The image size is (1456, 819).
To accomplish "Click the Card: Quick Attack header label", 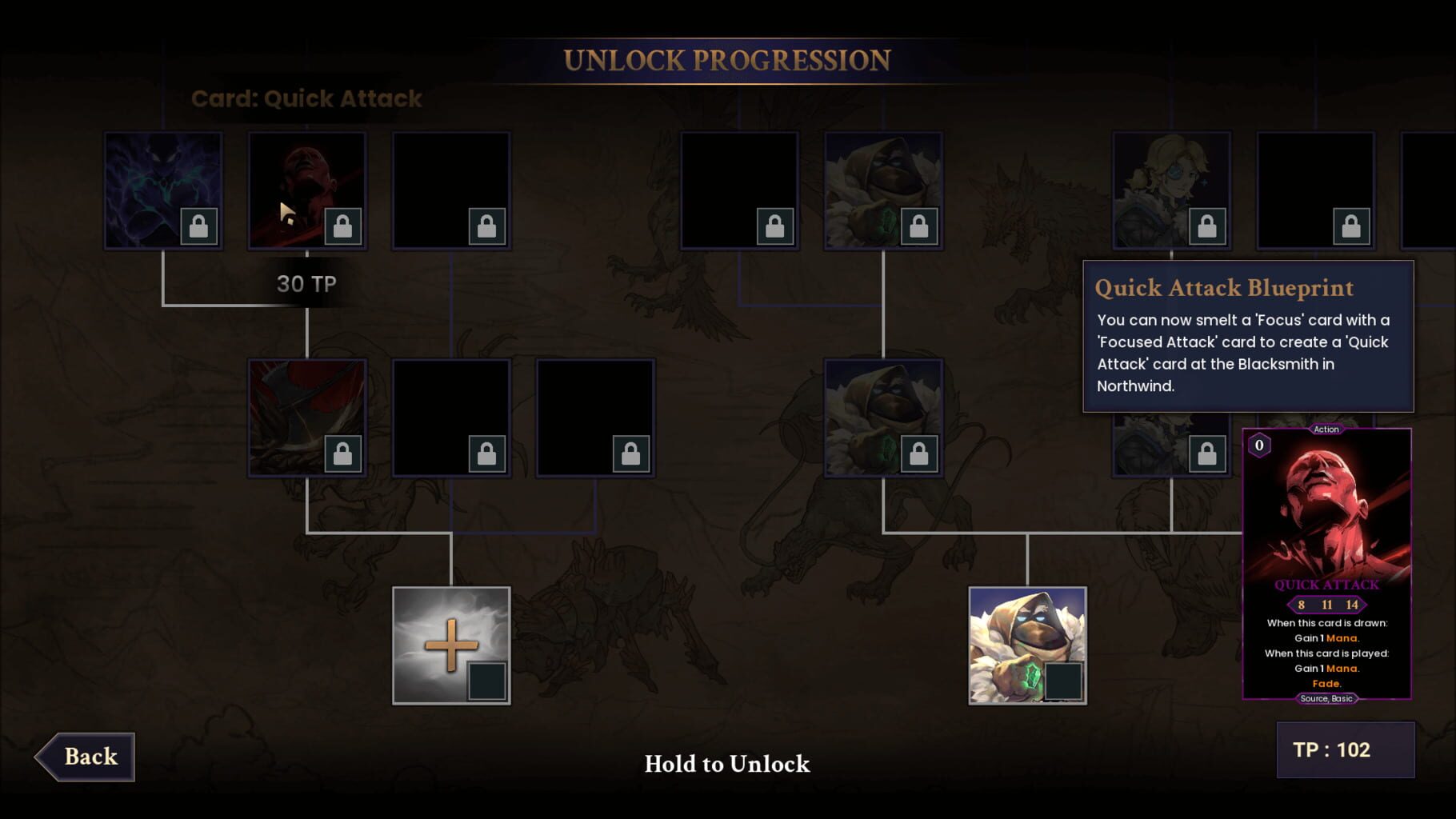I will (x=306, y=98).
